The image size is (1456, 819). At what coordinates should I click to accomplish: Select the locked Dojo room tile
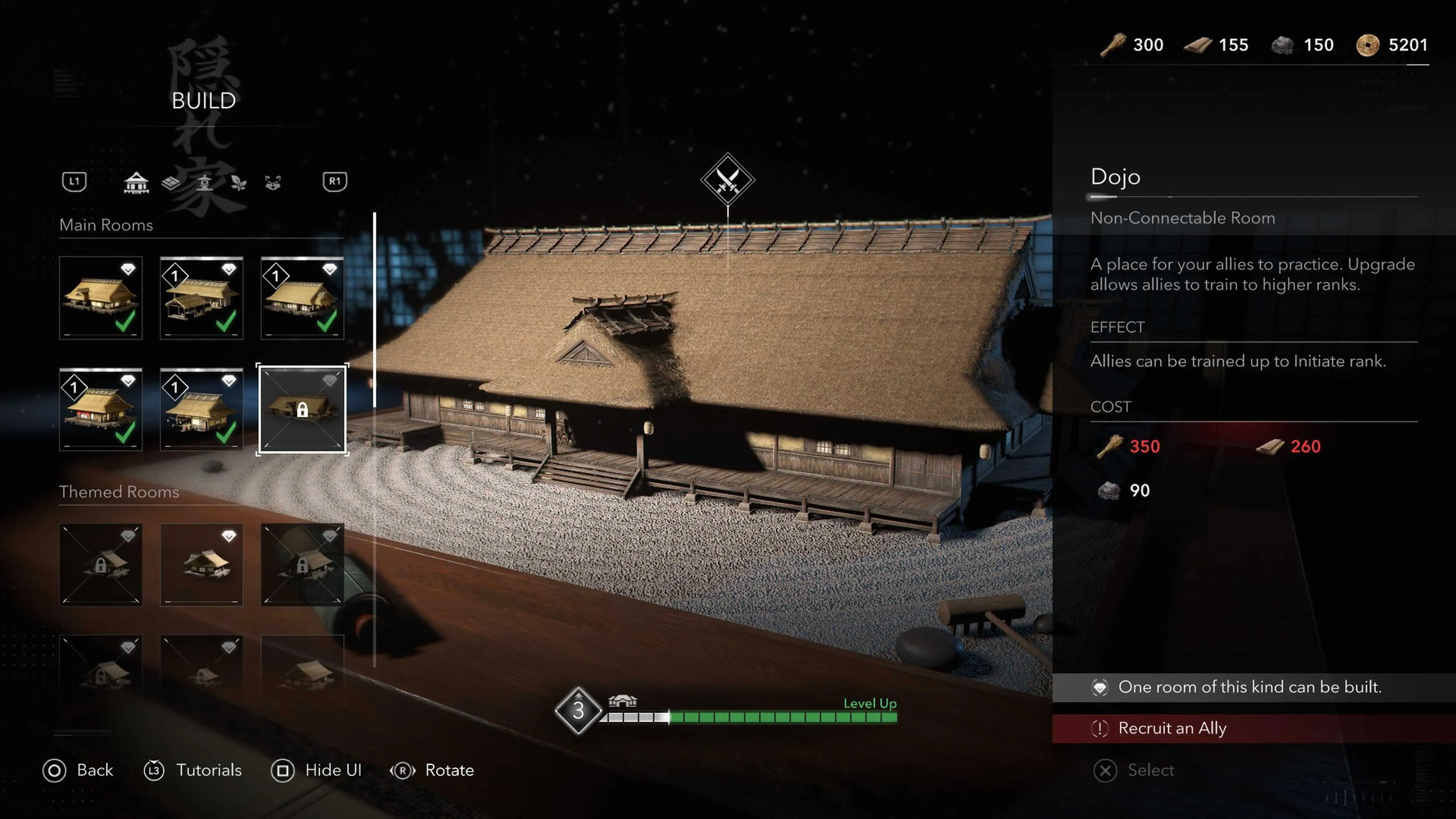click(303, 409)
